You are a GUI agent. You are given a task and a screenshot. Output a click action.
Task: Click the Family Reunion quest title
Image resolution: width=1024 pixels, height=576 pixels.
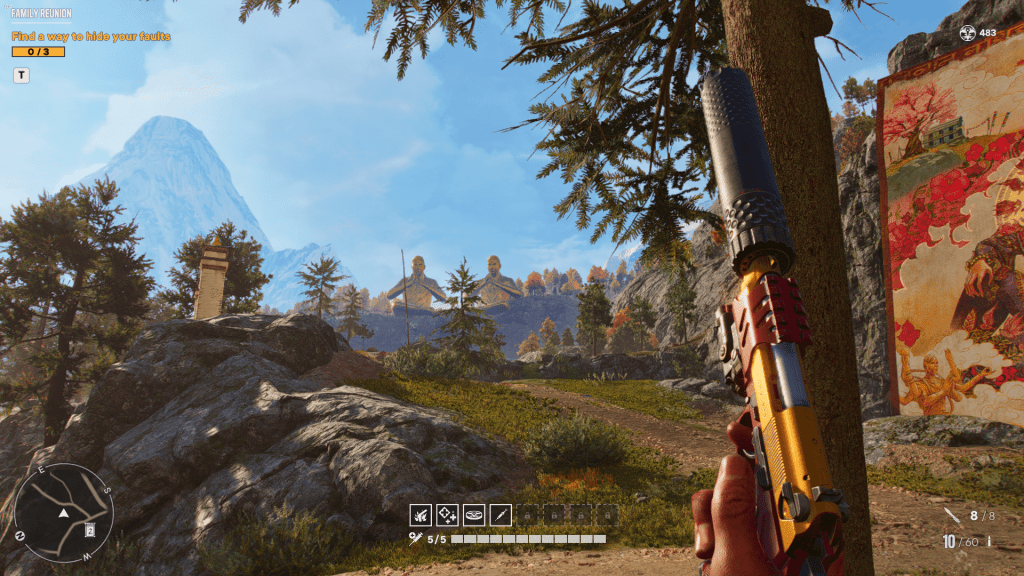(41, 15)
